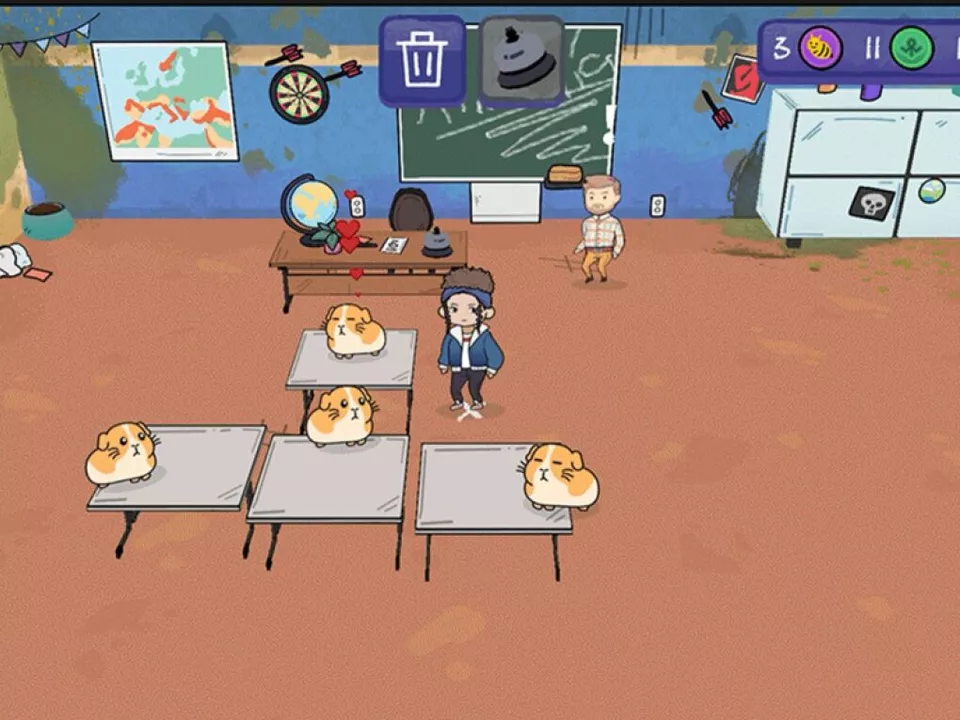Open the green squid counter icon

coord(911,48)
